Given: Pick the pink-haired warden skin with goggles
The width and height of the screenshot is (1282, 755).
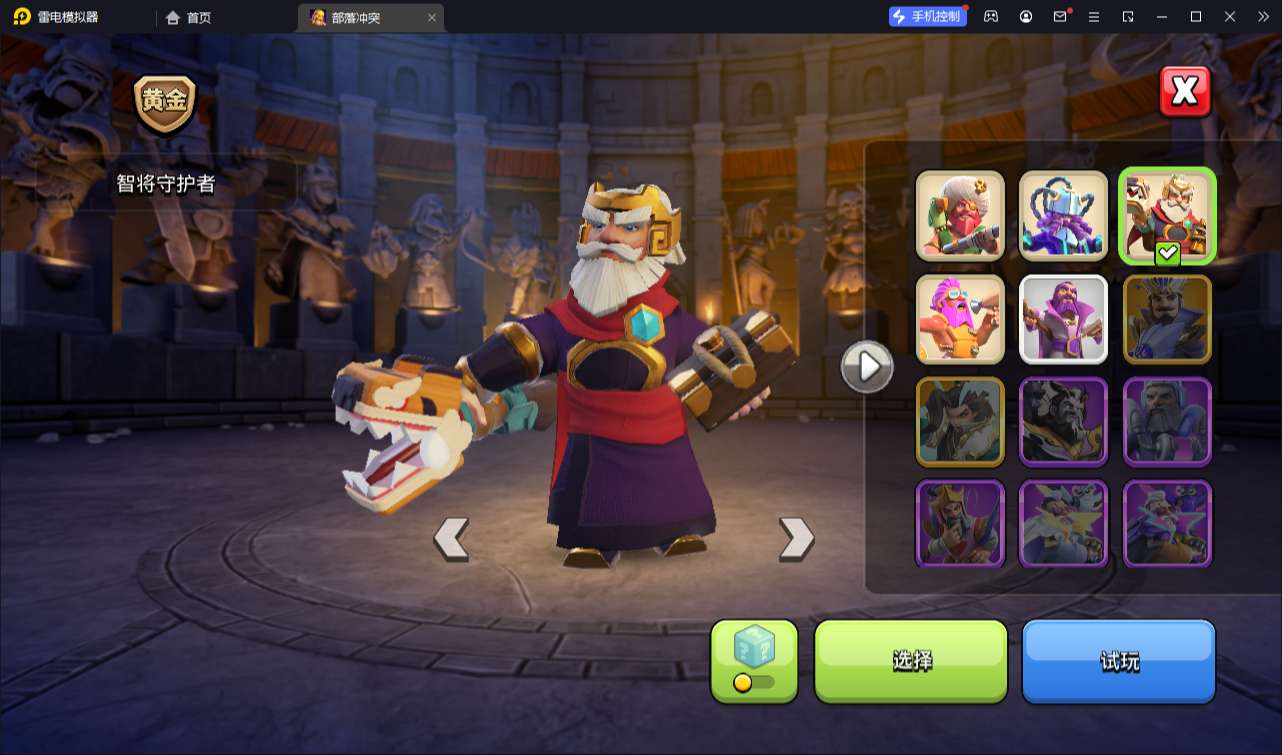Looking at the screenshot, I should (x=960, y=319).
